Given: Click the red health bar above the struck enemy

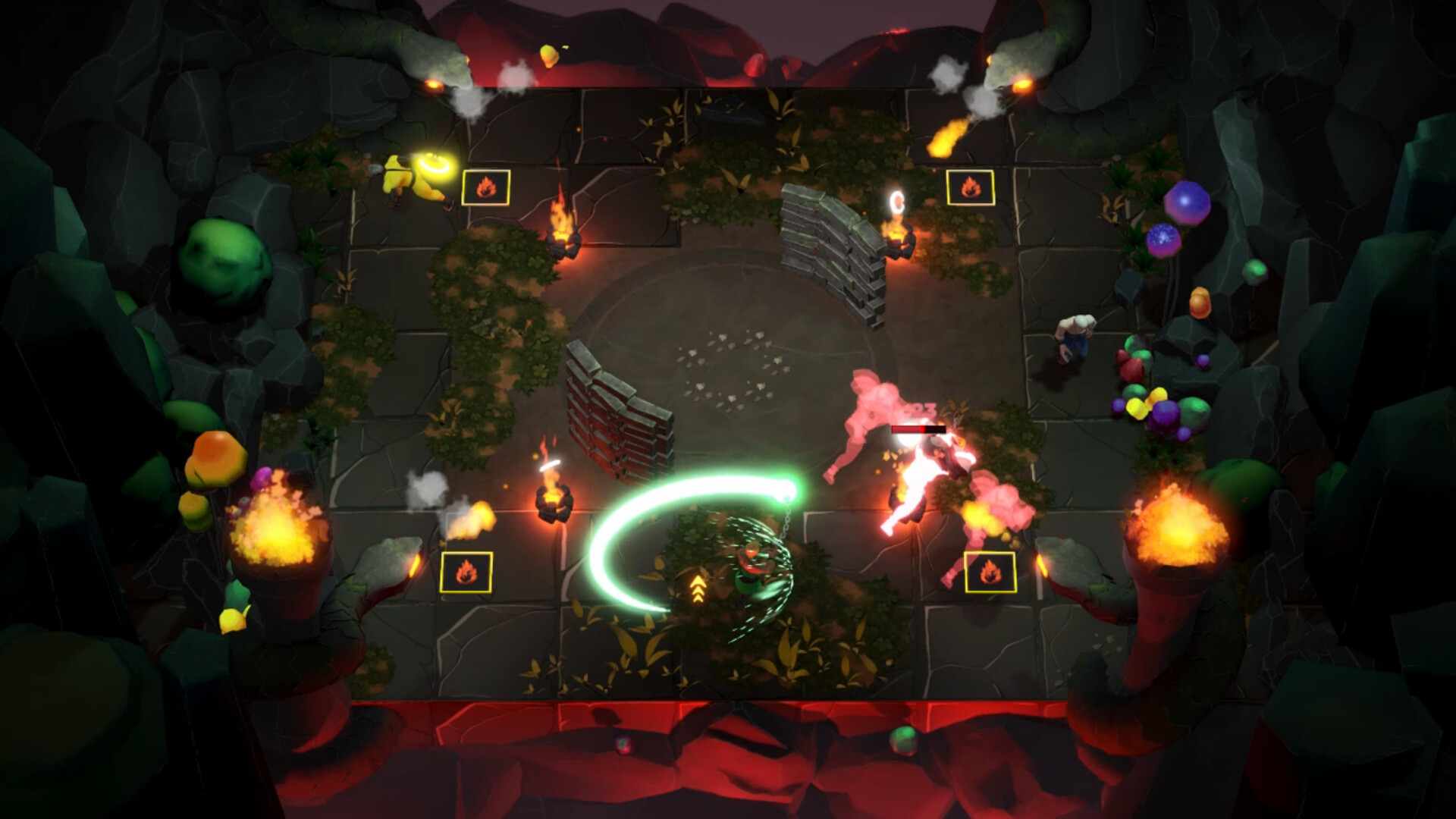Looking at the screenshot, I should pos(920,428).
